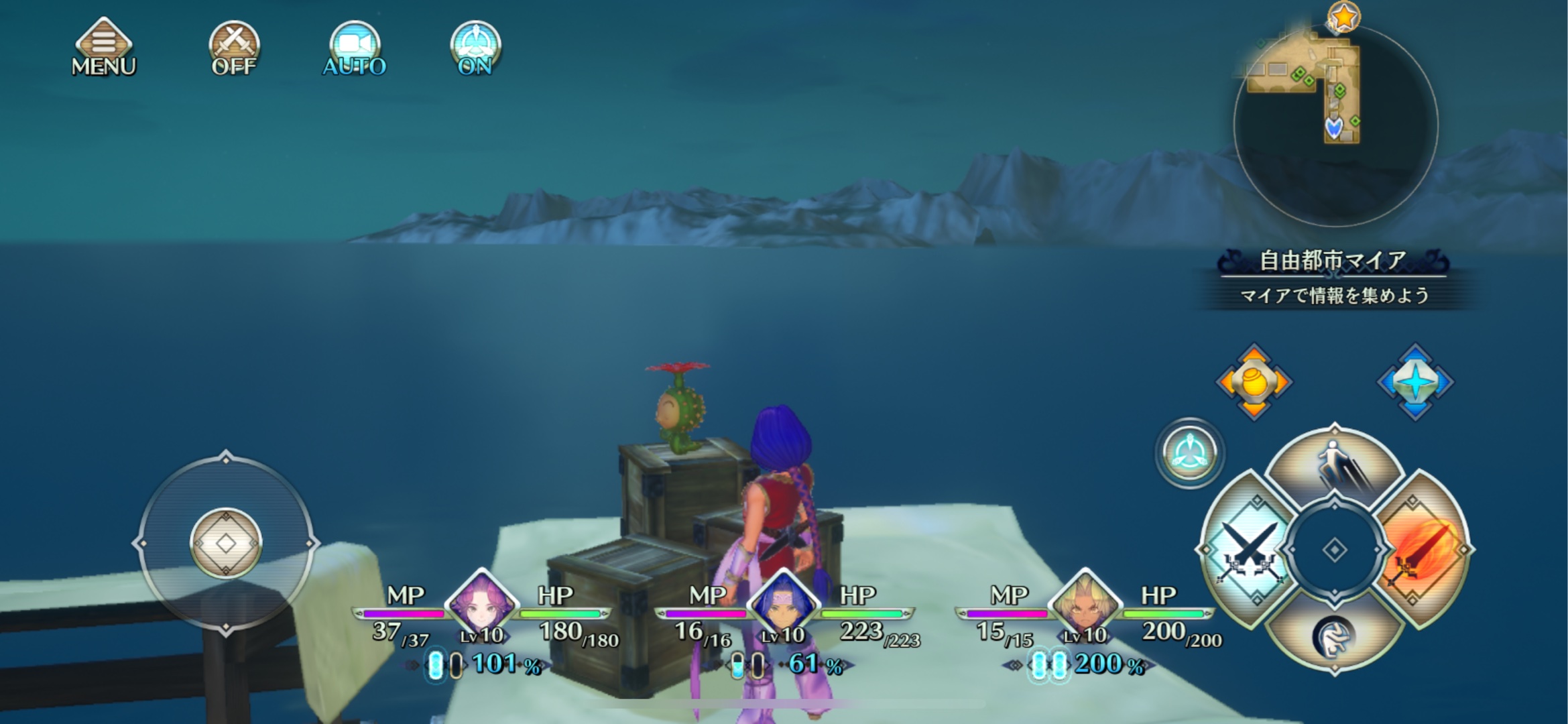Open the circular minimap
Image resolution: width=1568 pixels, height=724 pixels.
point(1335,125)
